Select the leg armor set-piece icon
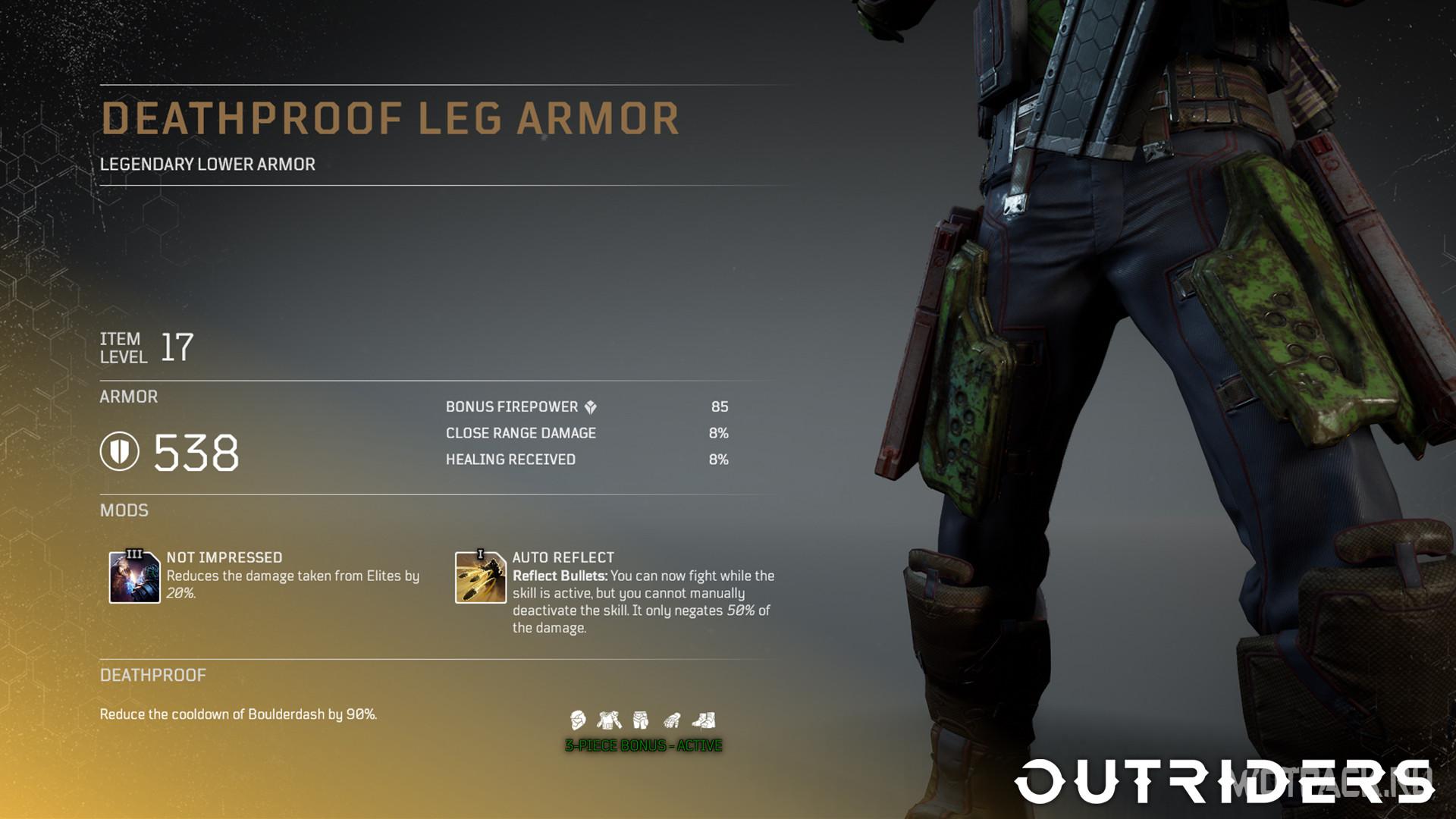This screenshot has width=1456, height=819. pos(641,719)
